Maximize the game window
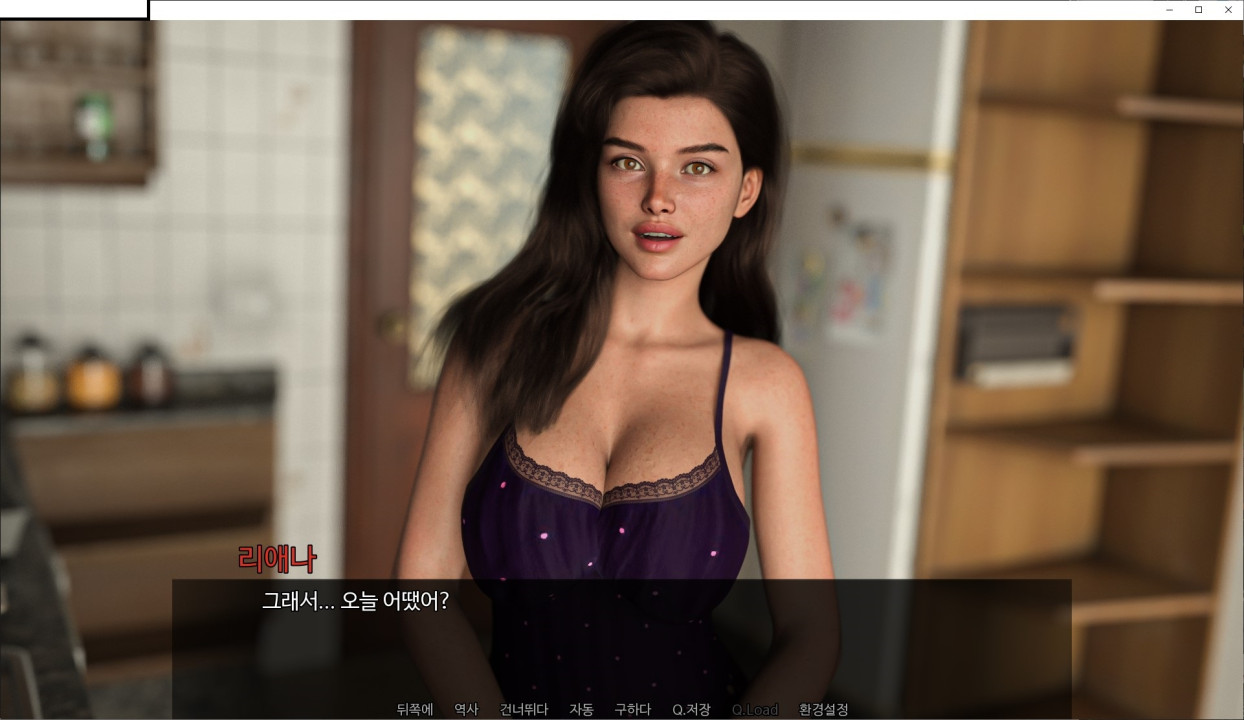The image size is (1244, 720). click(1198, 10)
